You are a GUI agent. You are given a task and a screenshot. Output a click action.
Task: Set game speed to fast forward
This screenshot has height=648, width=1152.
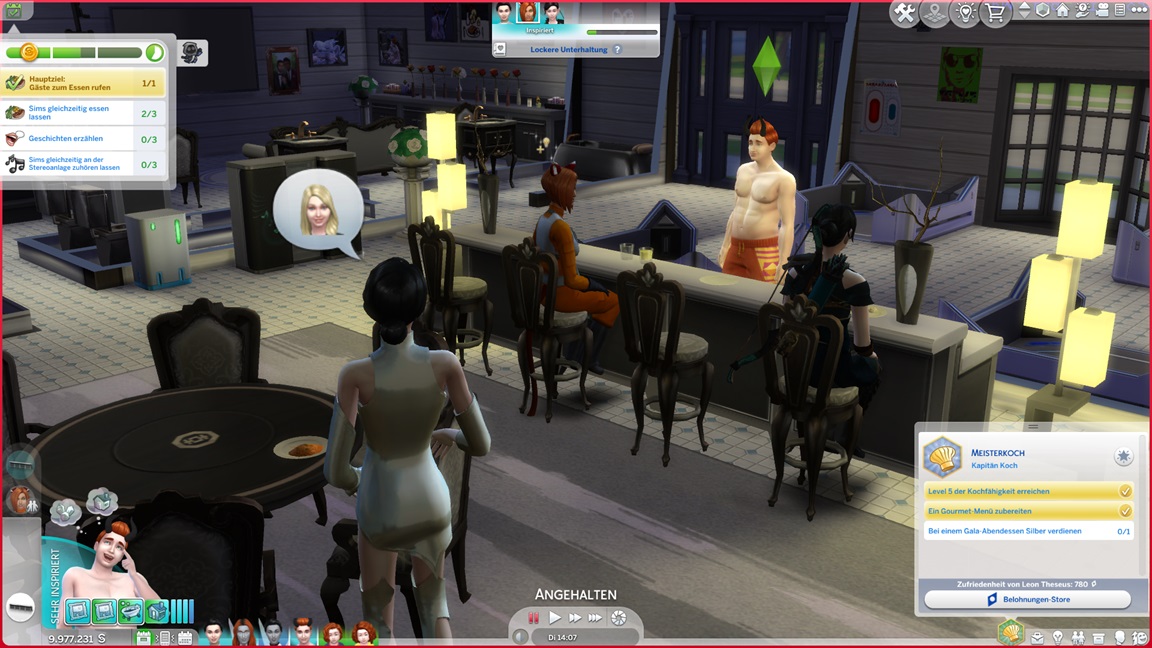point(575,618)
